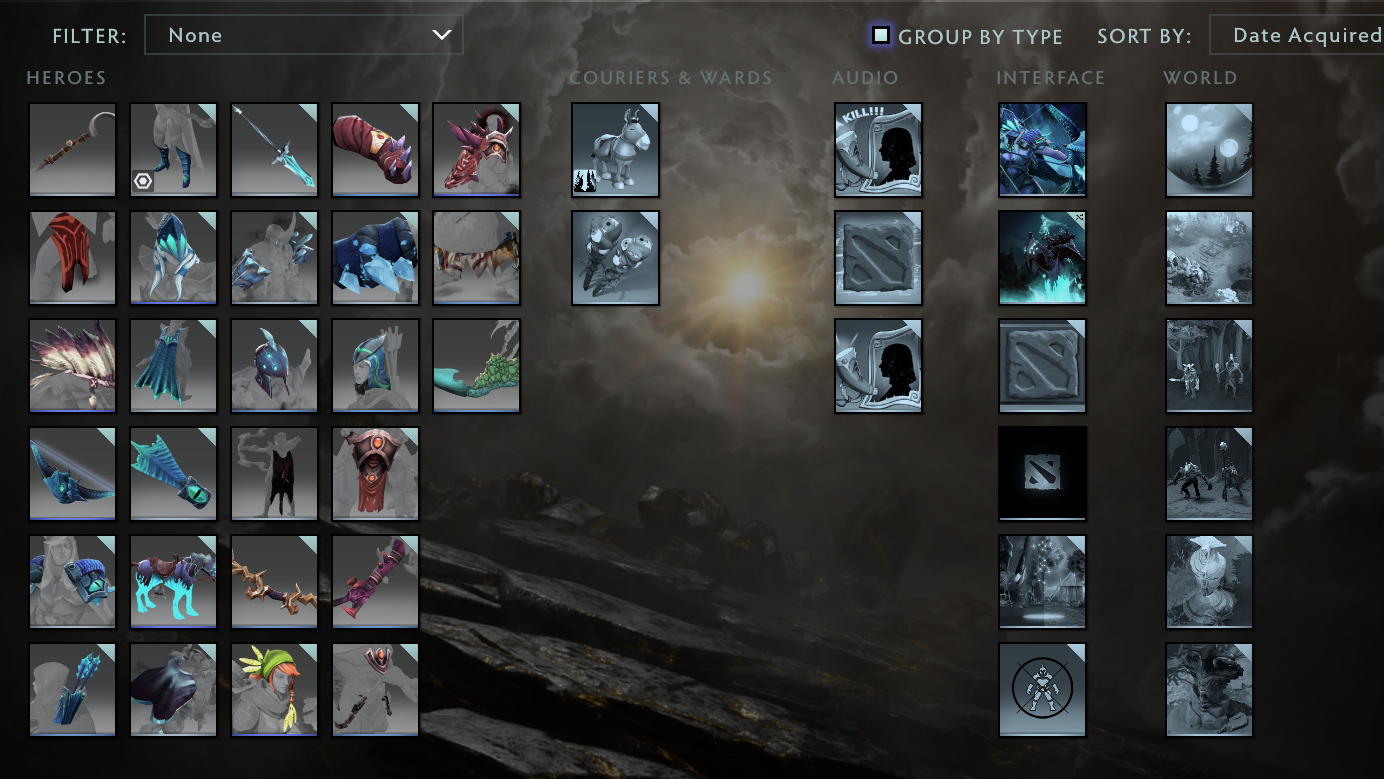Click the AUDIO column label
This screenshot has height=779, width=1384.
(866, 77)
